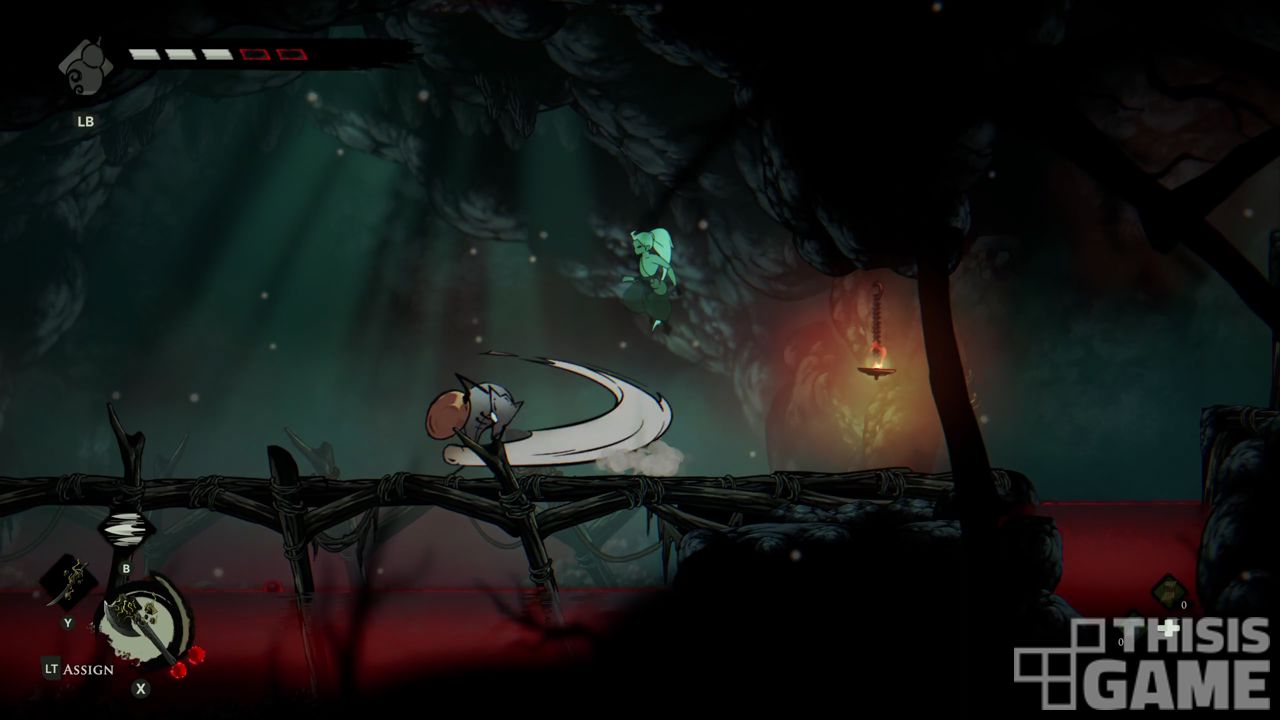Activate the white slash skill diamond
The width and height of the screenshot is (1280, 720).
[x=126, y=529]
